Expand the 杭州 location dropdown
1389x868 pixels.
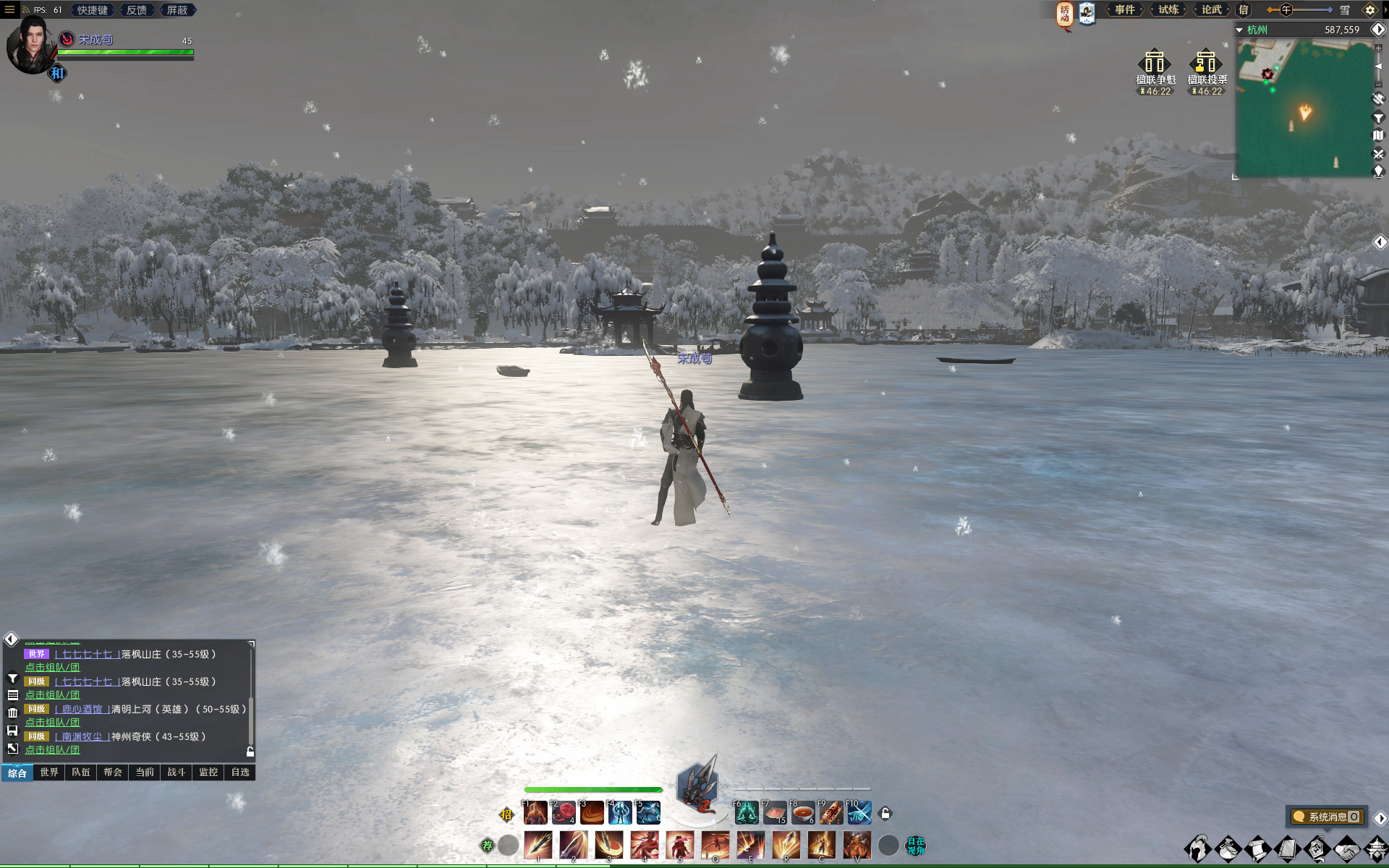(x=1239, y=30)
